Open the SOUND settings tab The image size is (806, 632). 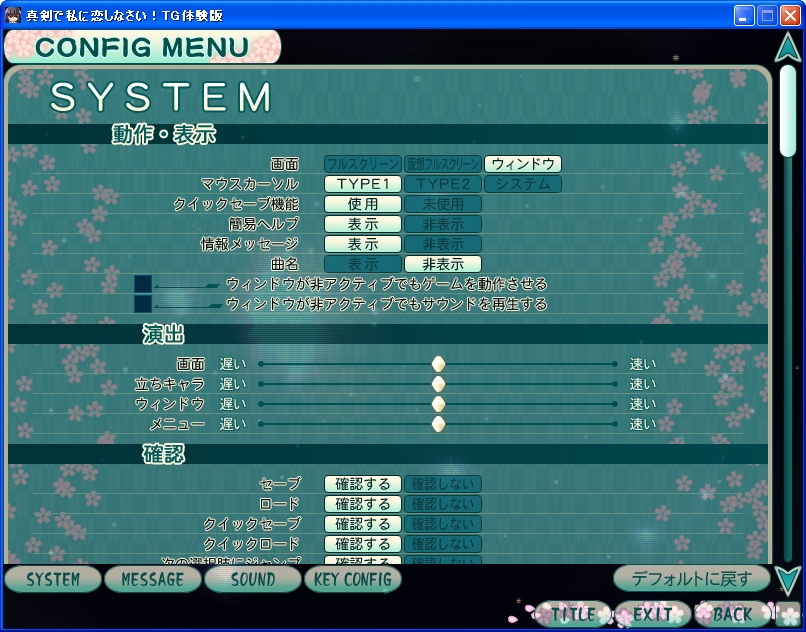pyautogui.click(x=252, y=579)
